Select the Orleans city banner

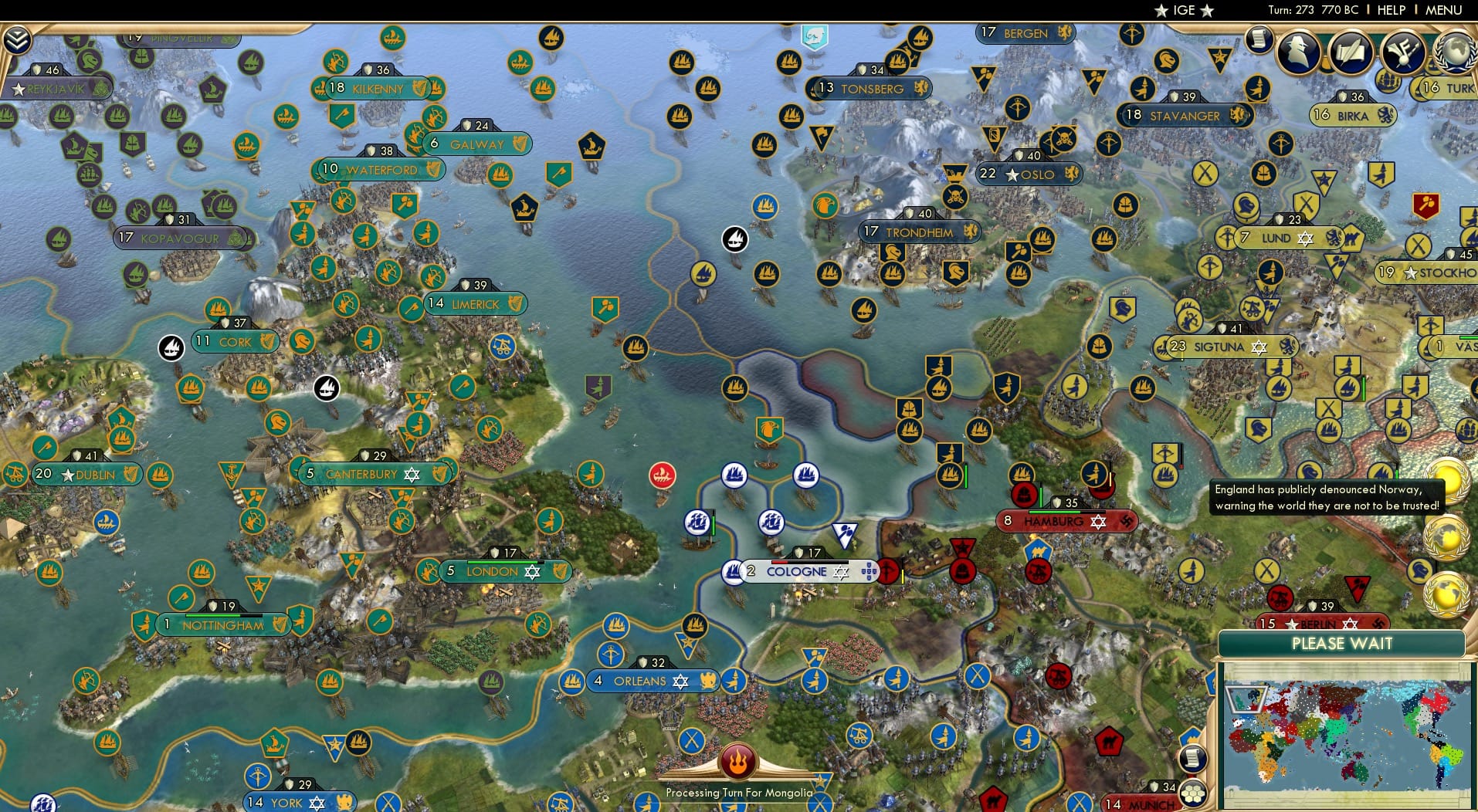click(x=641, y=681)
